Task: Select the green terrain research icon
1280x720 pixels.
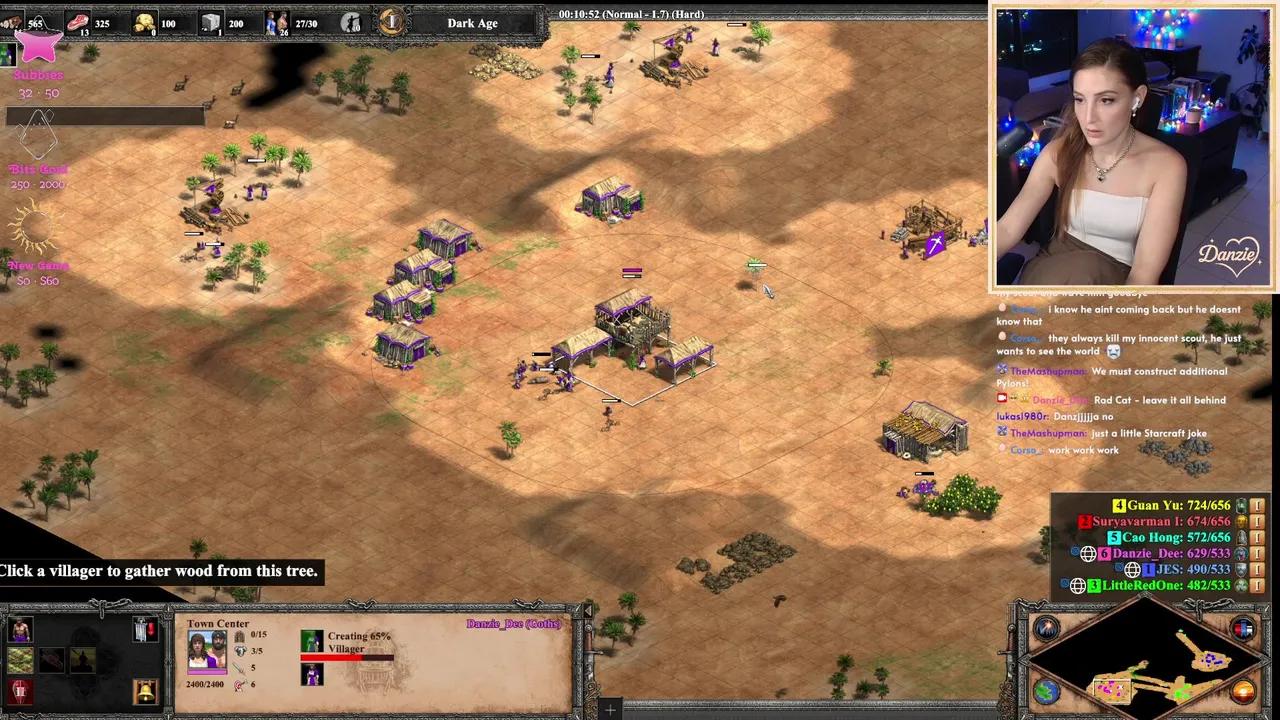Action: [x=20, y=660]
